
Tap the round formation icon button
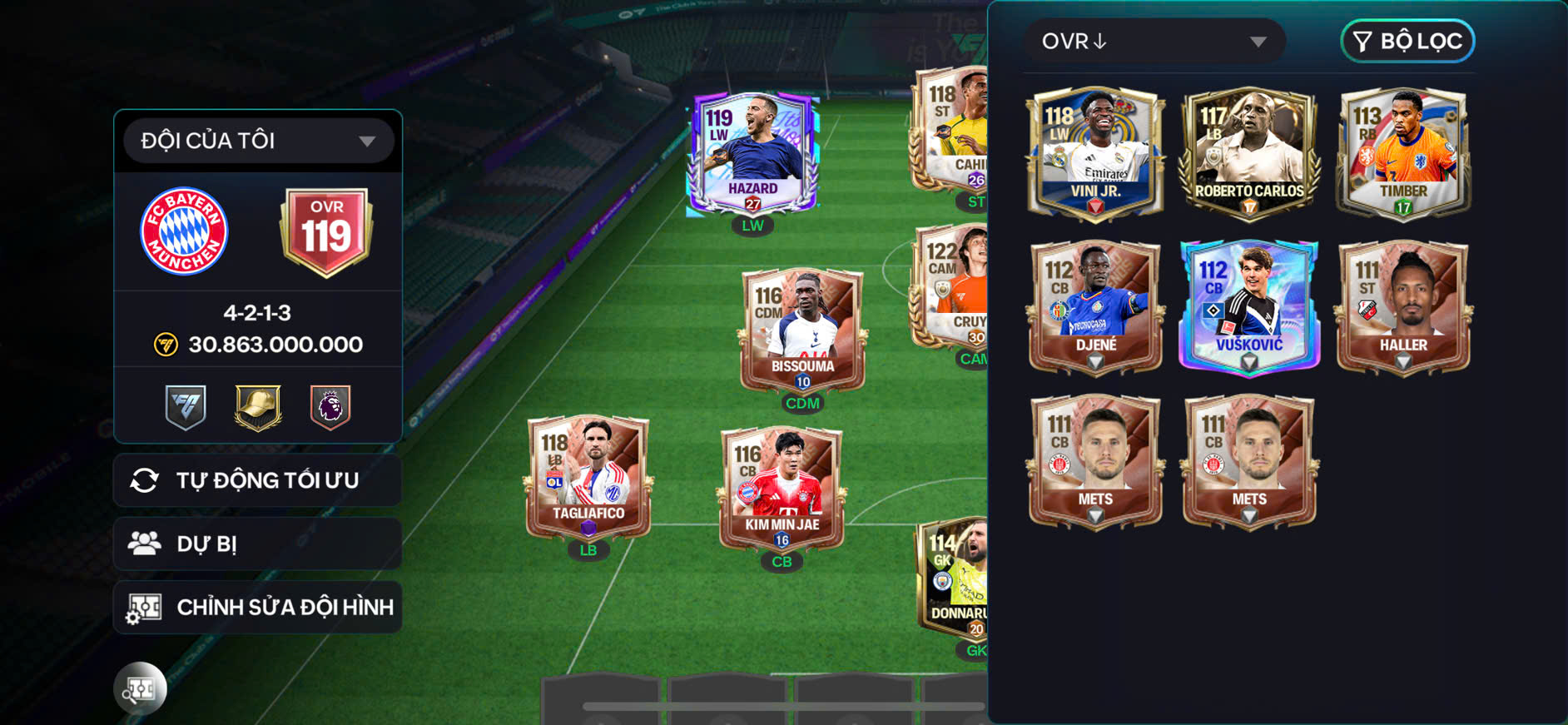coord(140,688)
